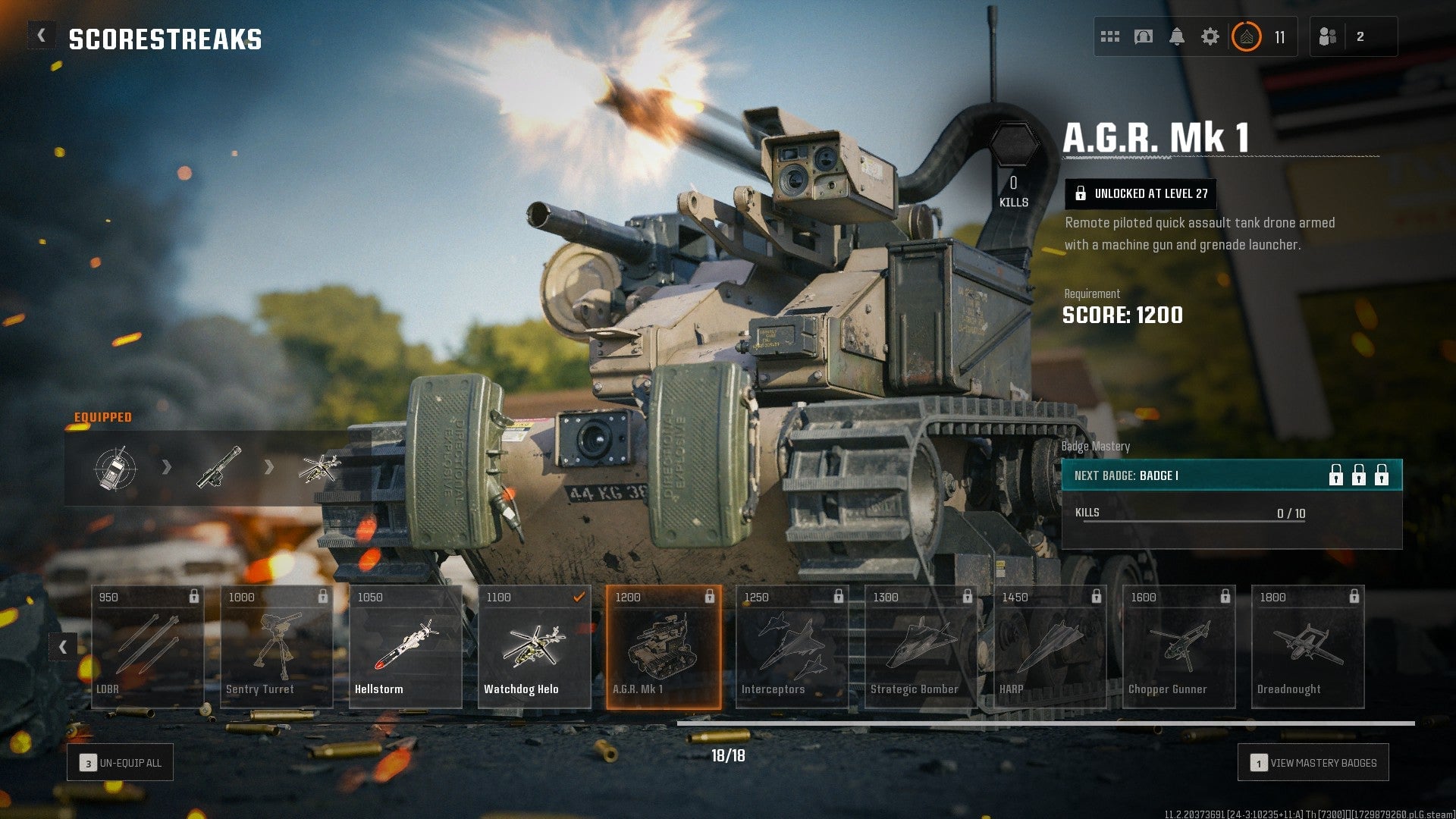Open View Mastery Badges
1456x819 pixels.
click(1313, 762)
